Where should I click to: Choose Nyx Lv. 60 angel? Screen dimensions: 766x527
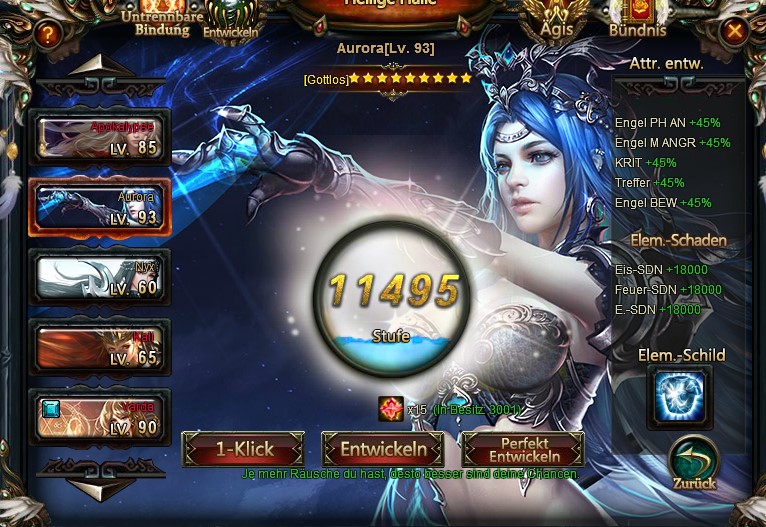[99, 277]
